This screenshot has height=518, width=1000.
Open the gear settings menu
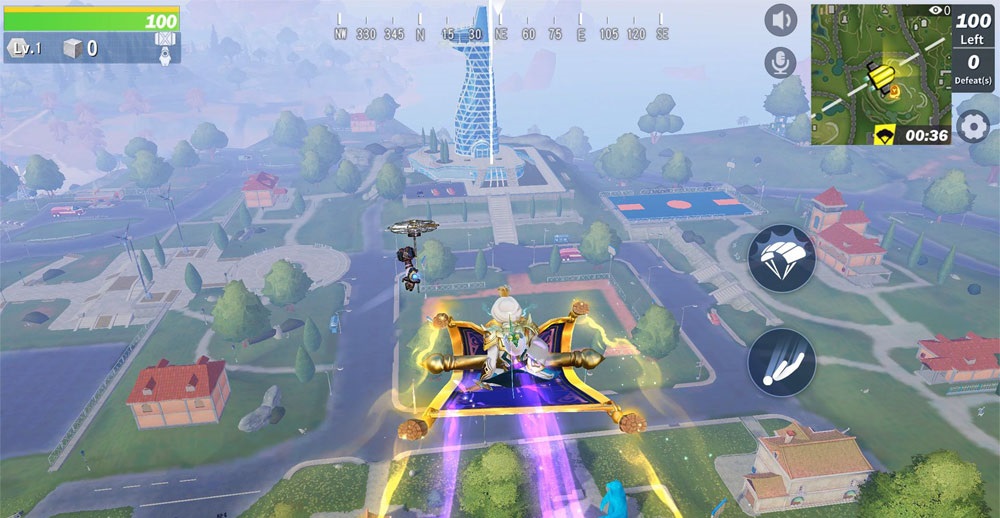click(x=972, y=127)
